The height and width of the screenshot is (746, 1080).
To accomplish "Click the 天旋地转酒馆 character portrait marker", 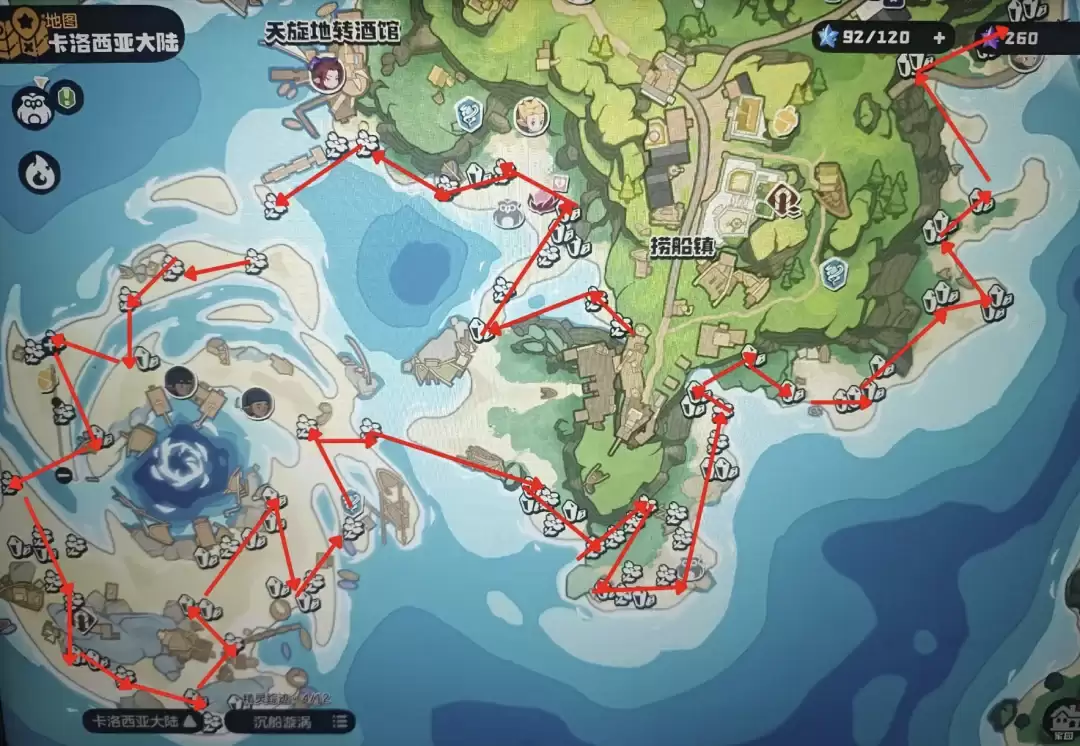I will [x=326, y=72].
